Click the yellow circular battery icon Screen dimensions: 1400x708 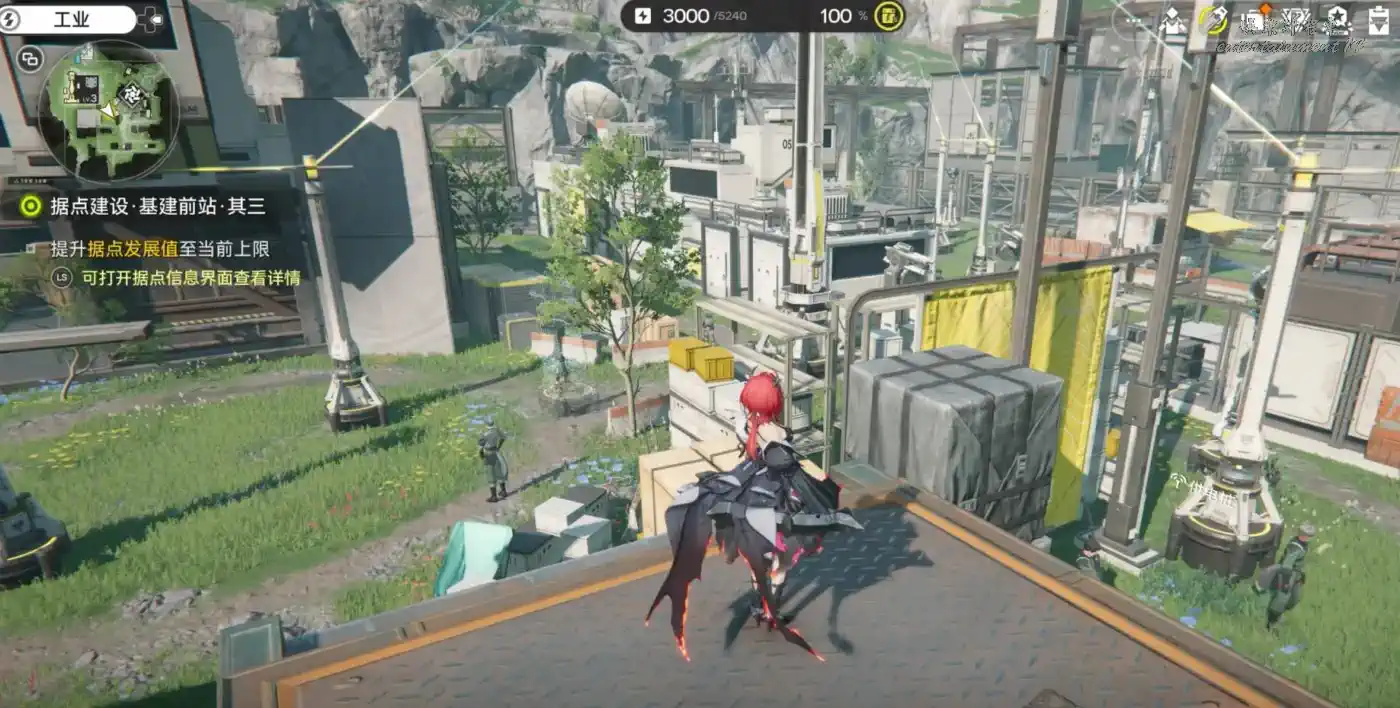click(x=888, y=16)
